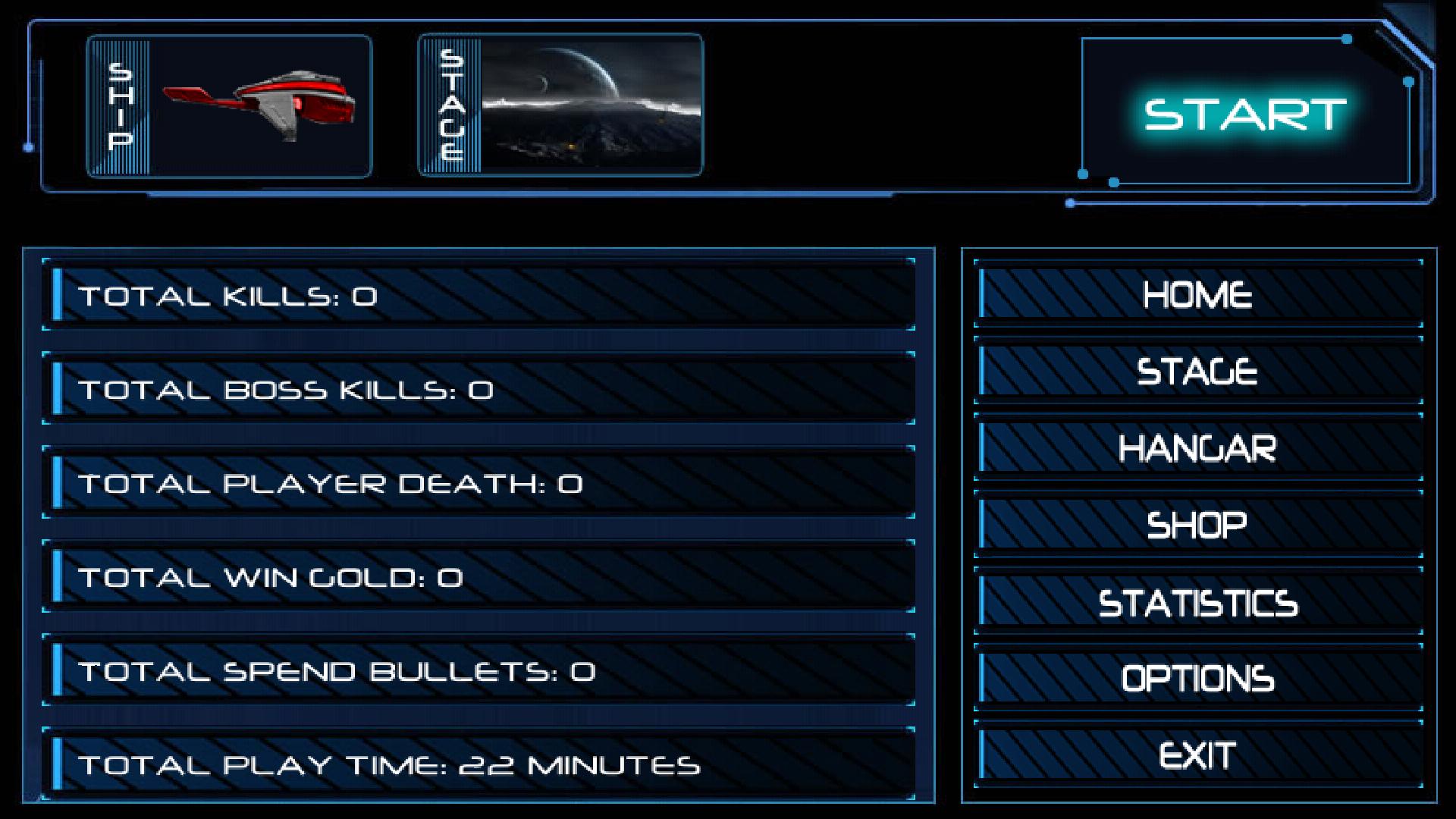Show the STATISTICS page
This screenshot has width=1456, height=819.
[1197, 603]
